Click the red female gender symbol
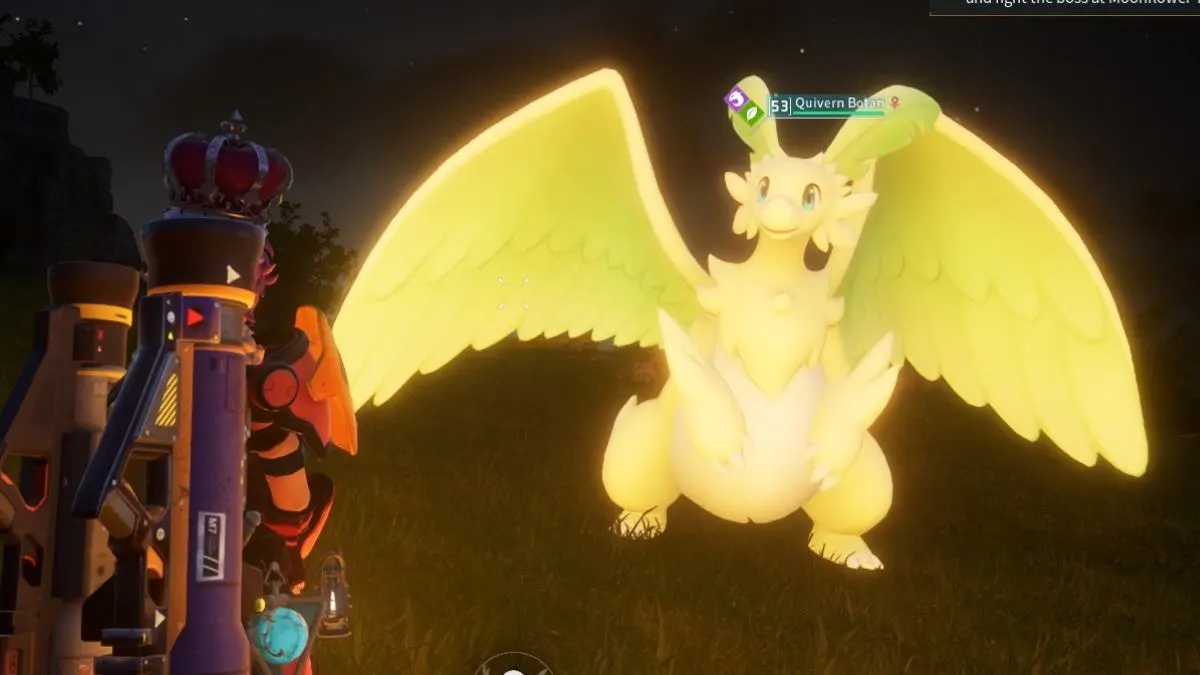 [895, 103]
